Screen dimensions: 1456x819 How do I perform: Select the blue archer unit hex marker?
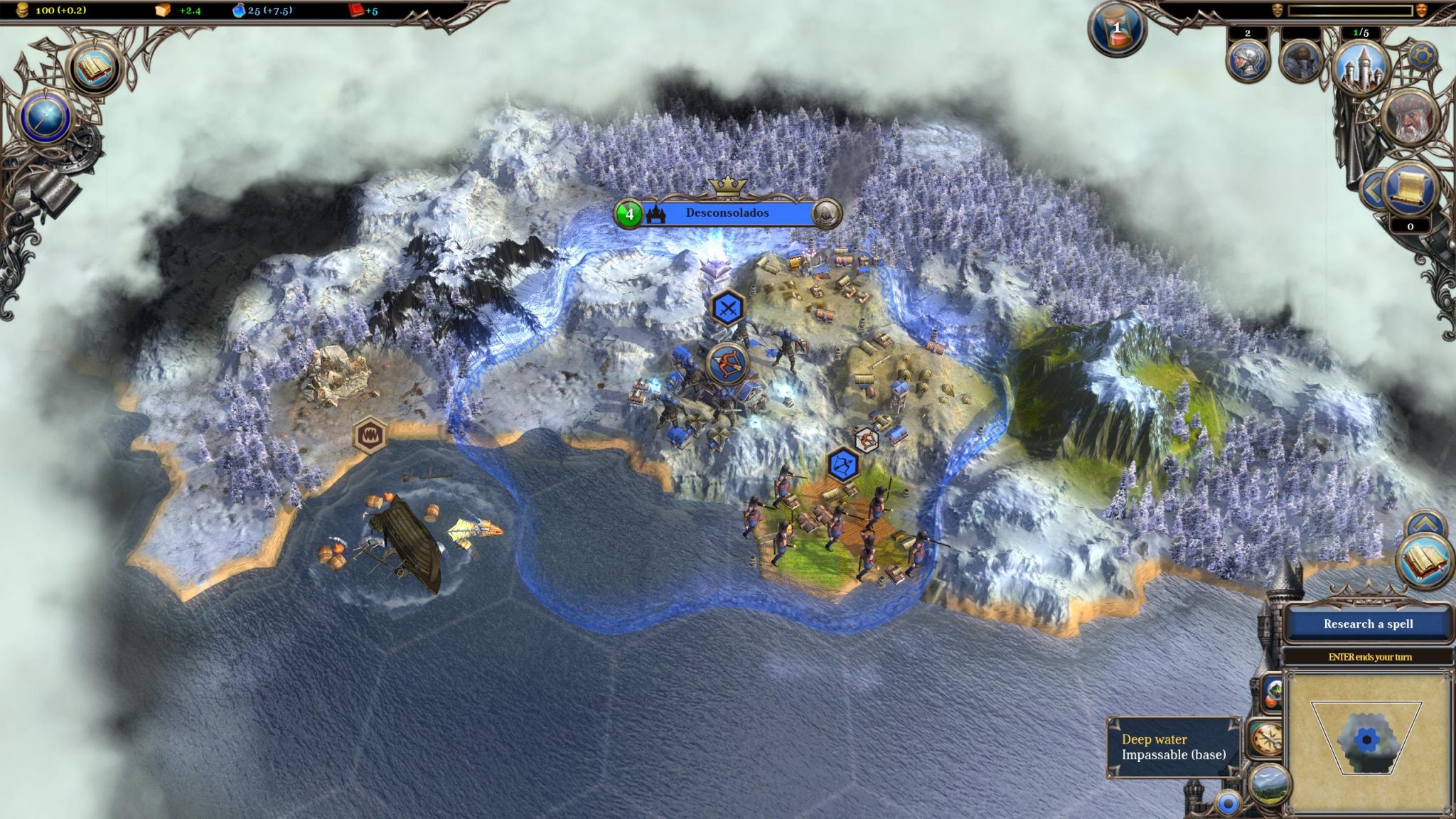pos(843,466)
